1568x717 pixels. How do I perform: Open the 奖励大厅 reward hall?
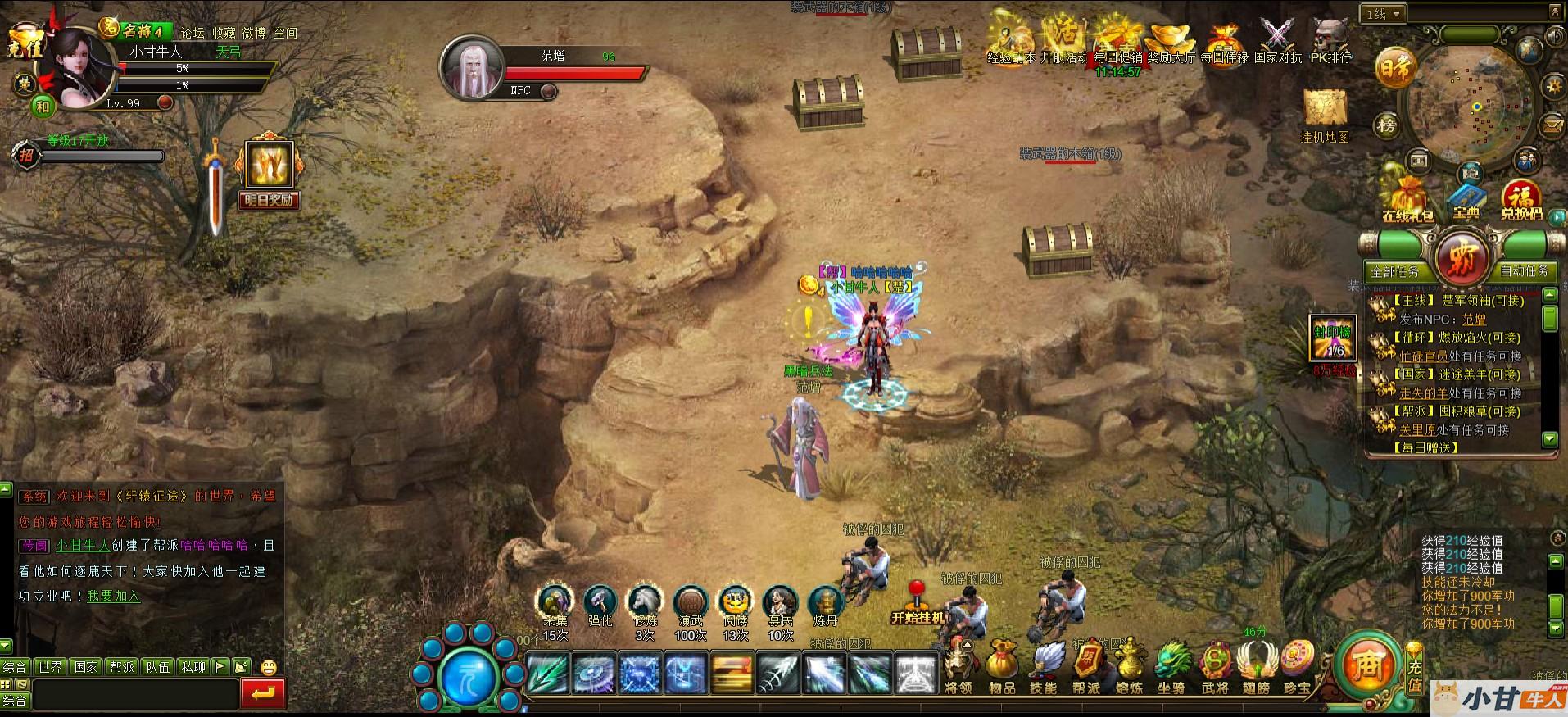click(x=1170, y=39)
